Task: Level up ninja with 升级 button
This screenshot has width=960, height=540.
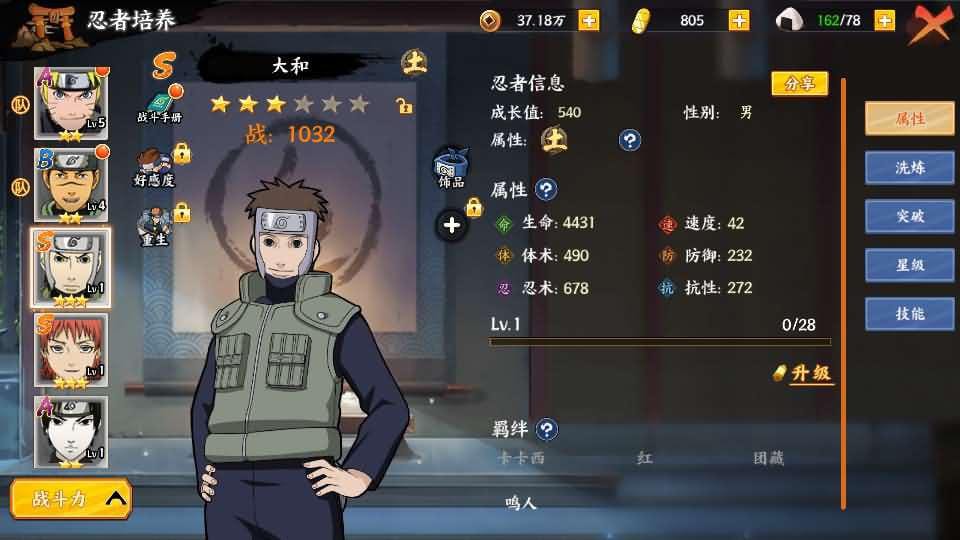Action: pyautogui.click(x=805, y=373)
